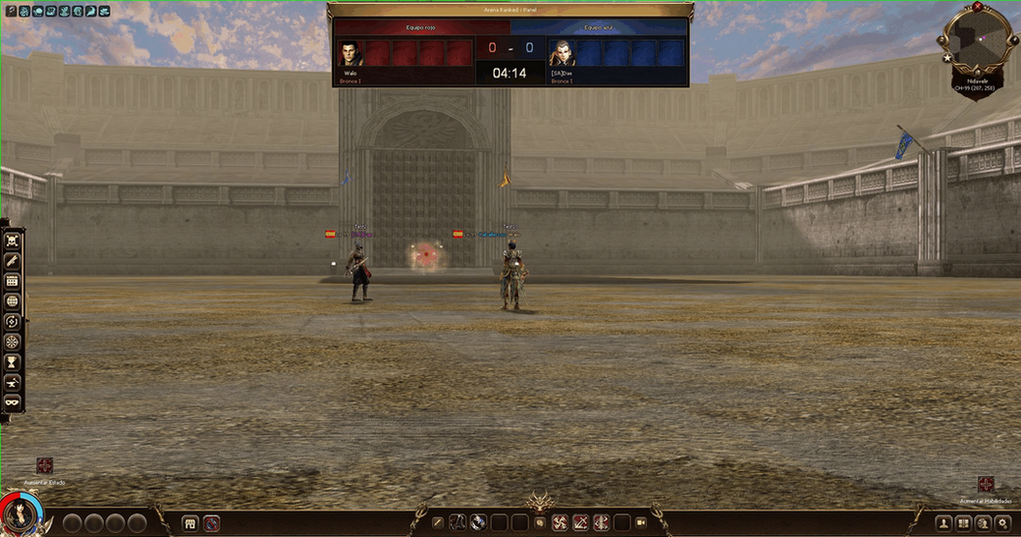This screenshot has height=537, width=1021.
Task: Open the trophy icon in the side menu
Action: [13, 361]
